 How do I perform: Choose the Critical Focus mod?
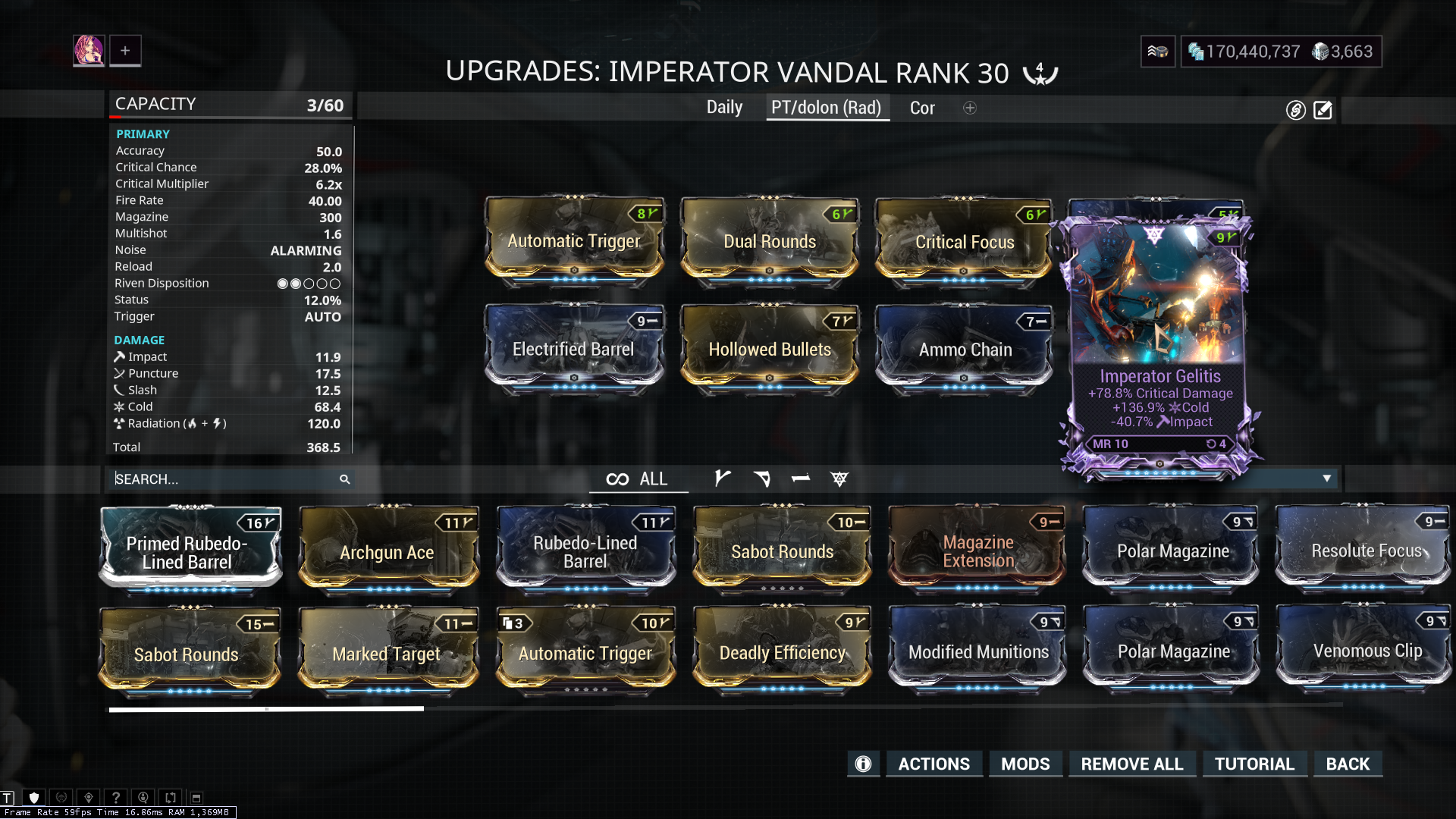pos(964,241)
